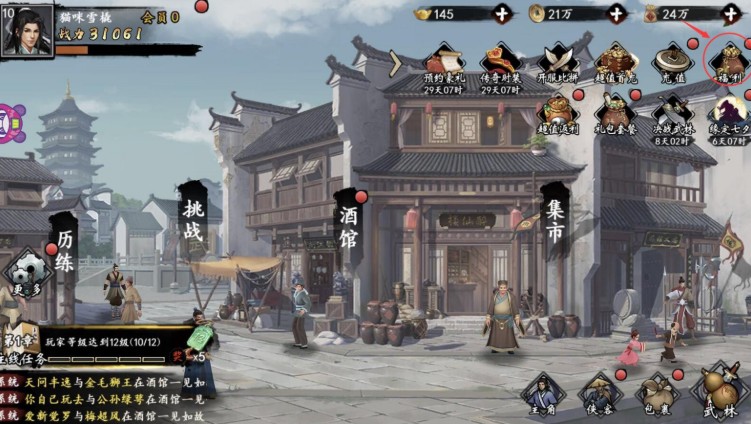Open the 预约豪礼 event icon
Viewport: 751px width, 424px height.
(443, 64)
